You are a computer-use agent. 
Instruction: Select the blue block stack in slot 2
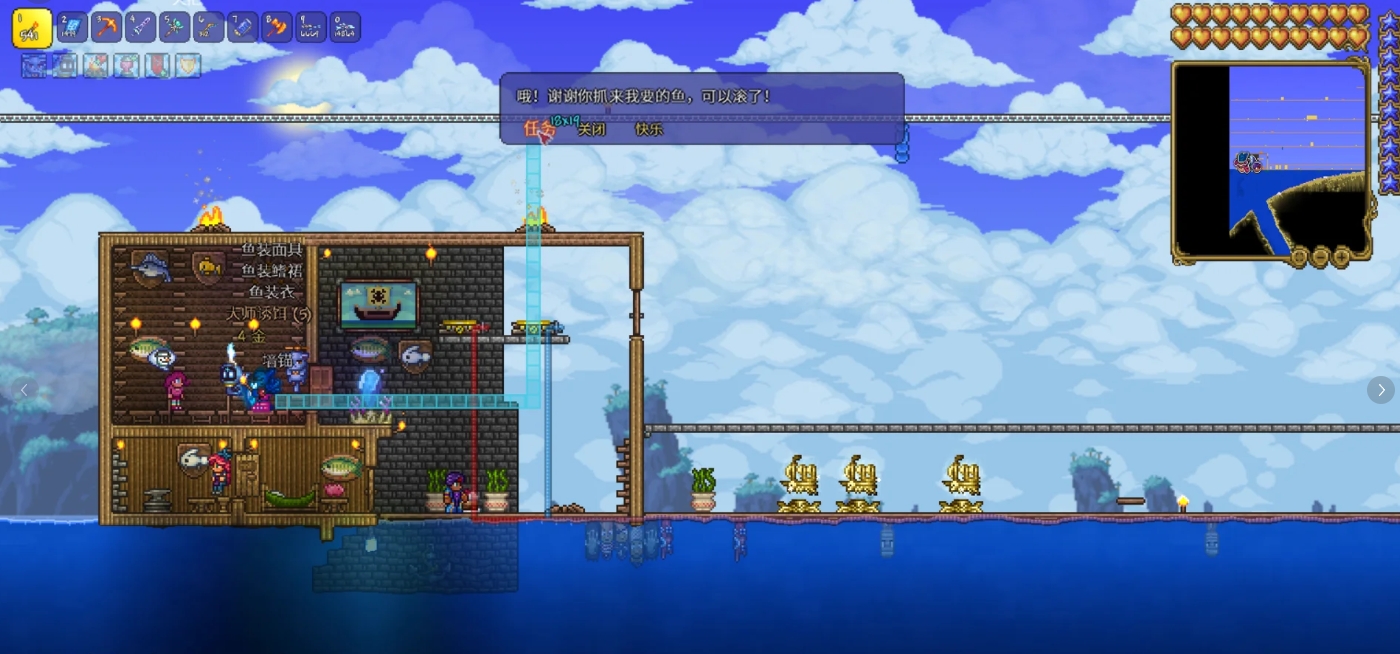pos(72,27)
